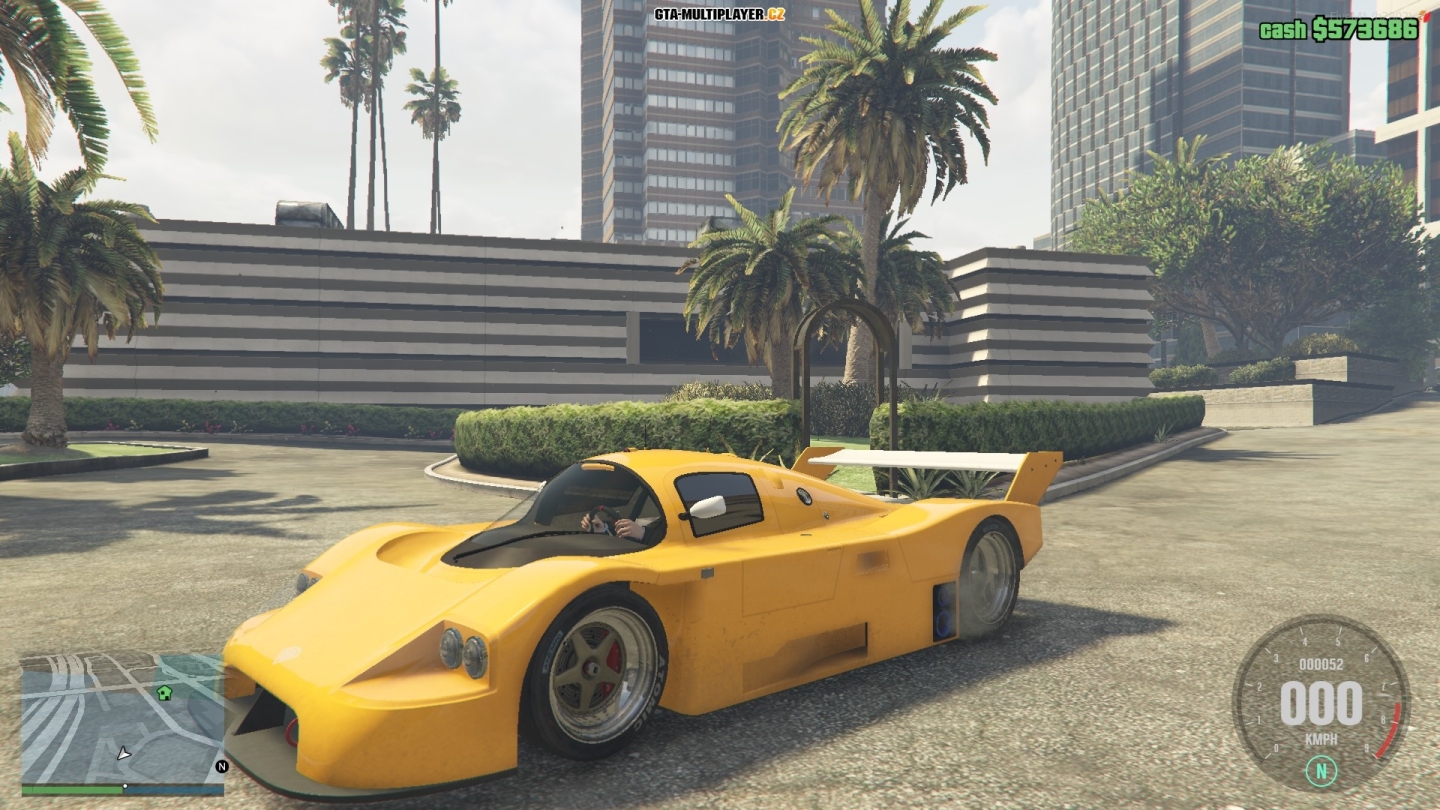Click the white dot divider between status bars
The width and height of the screenshot is (1440, 810).
(x=125, y=787)
